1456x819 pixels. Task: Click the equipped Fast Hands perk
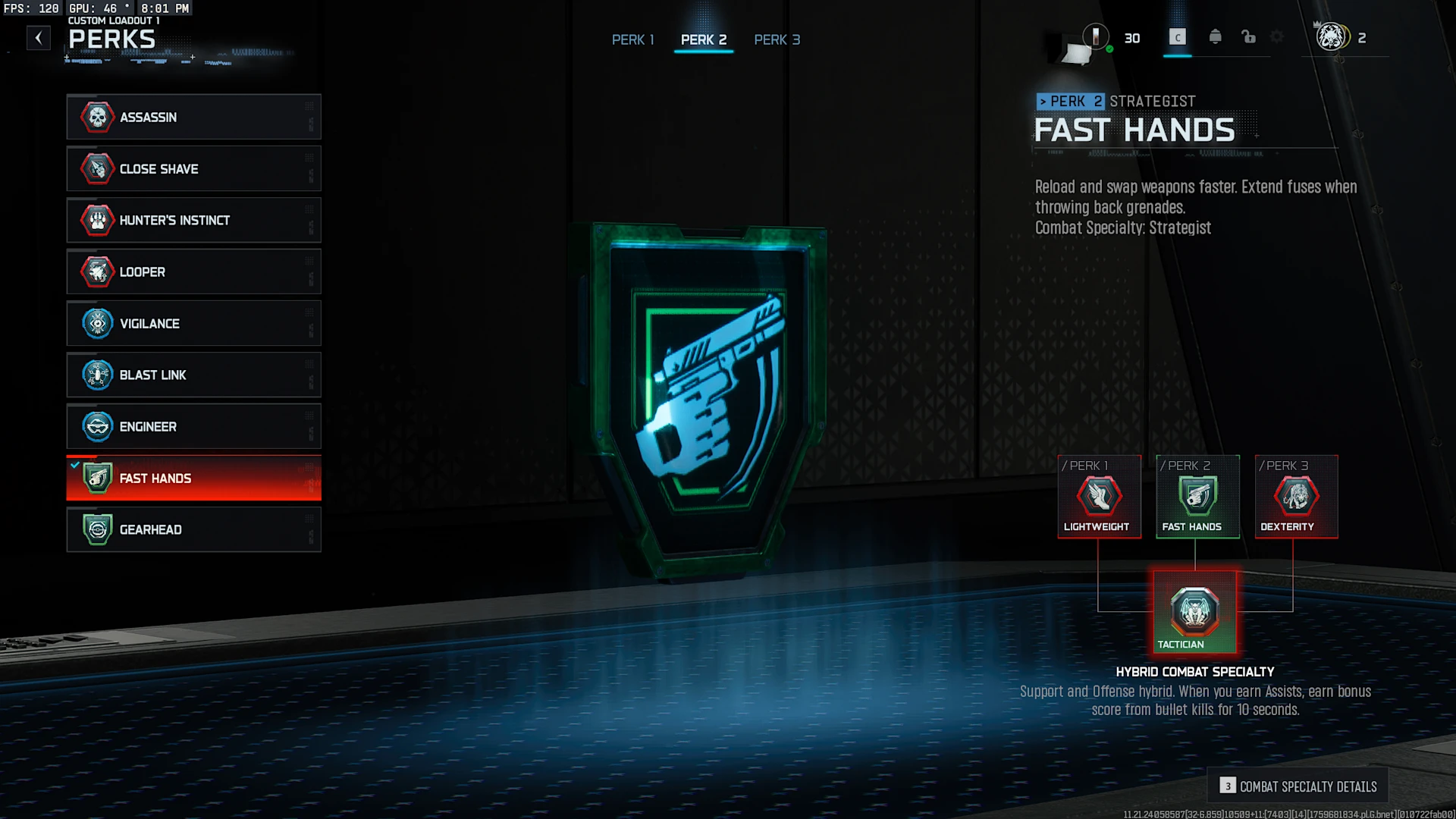tap(193, 478)
